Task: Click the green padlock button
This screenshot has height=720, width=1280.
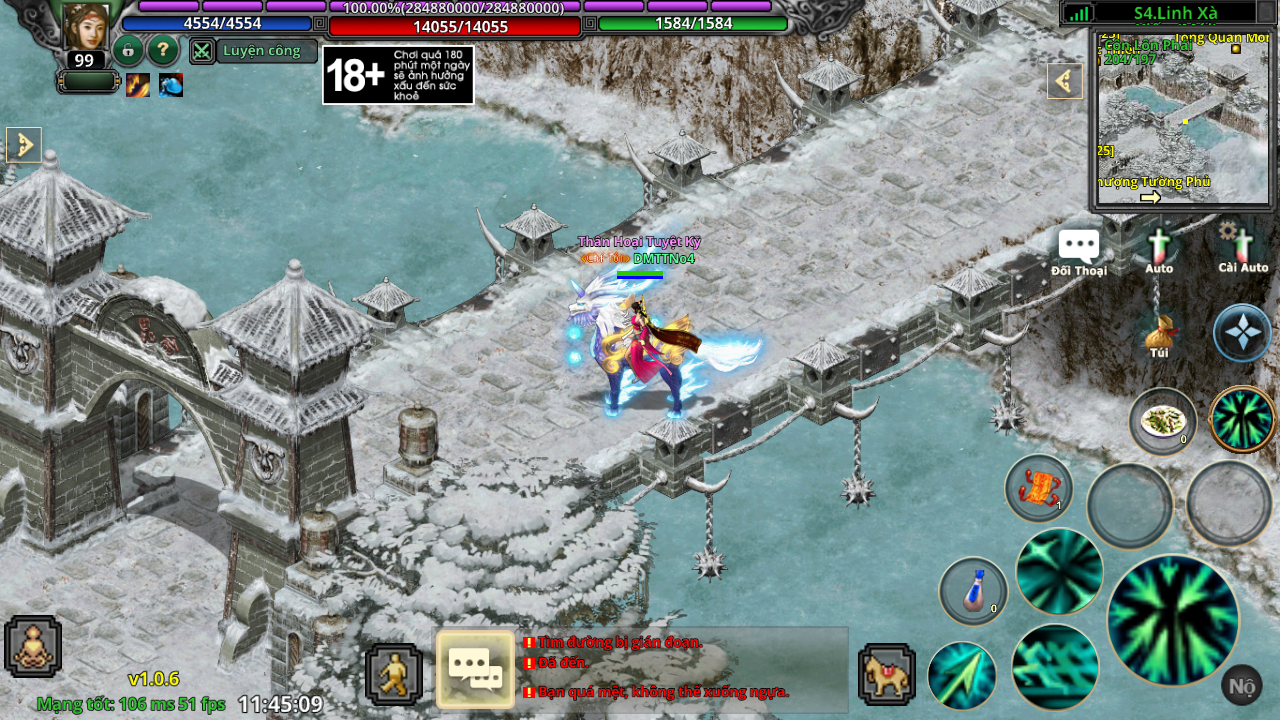Action: click(128, 50)
